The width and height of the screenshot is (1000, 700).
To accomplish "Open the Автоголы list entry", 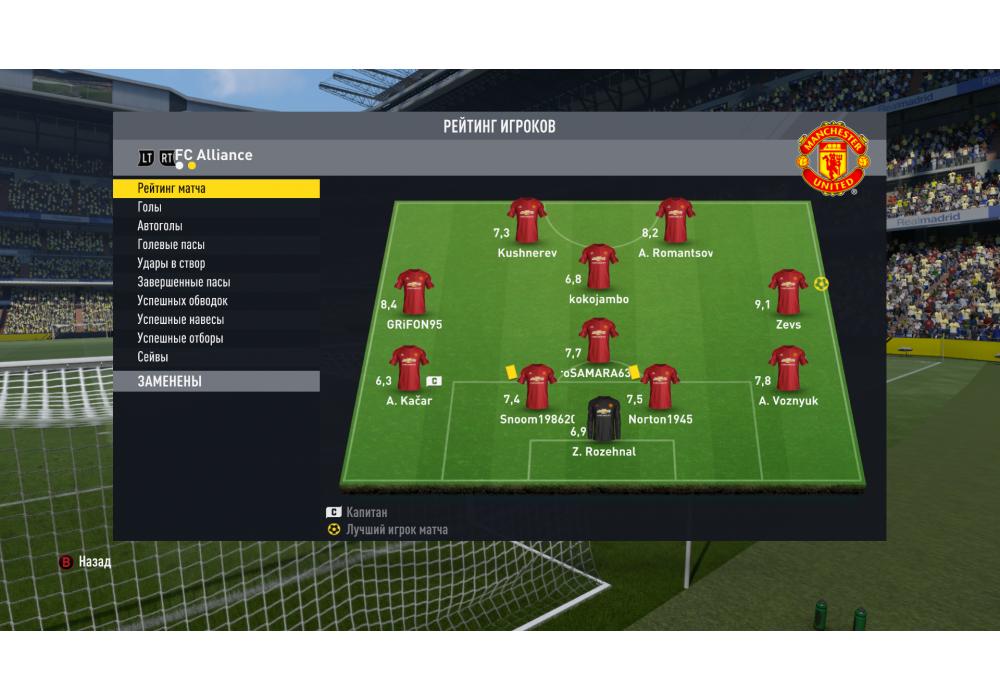I will (215, 226).
